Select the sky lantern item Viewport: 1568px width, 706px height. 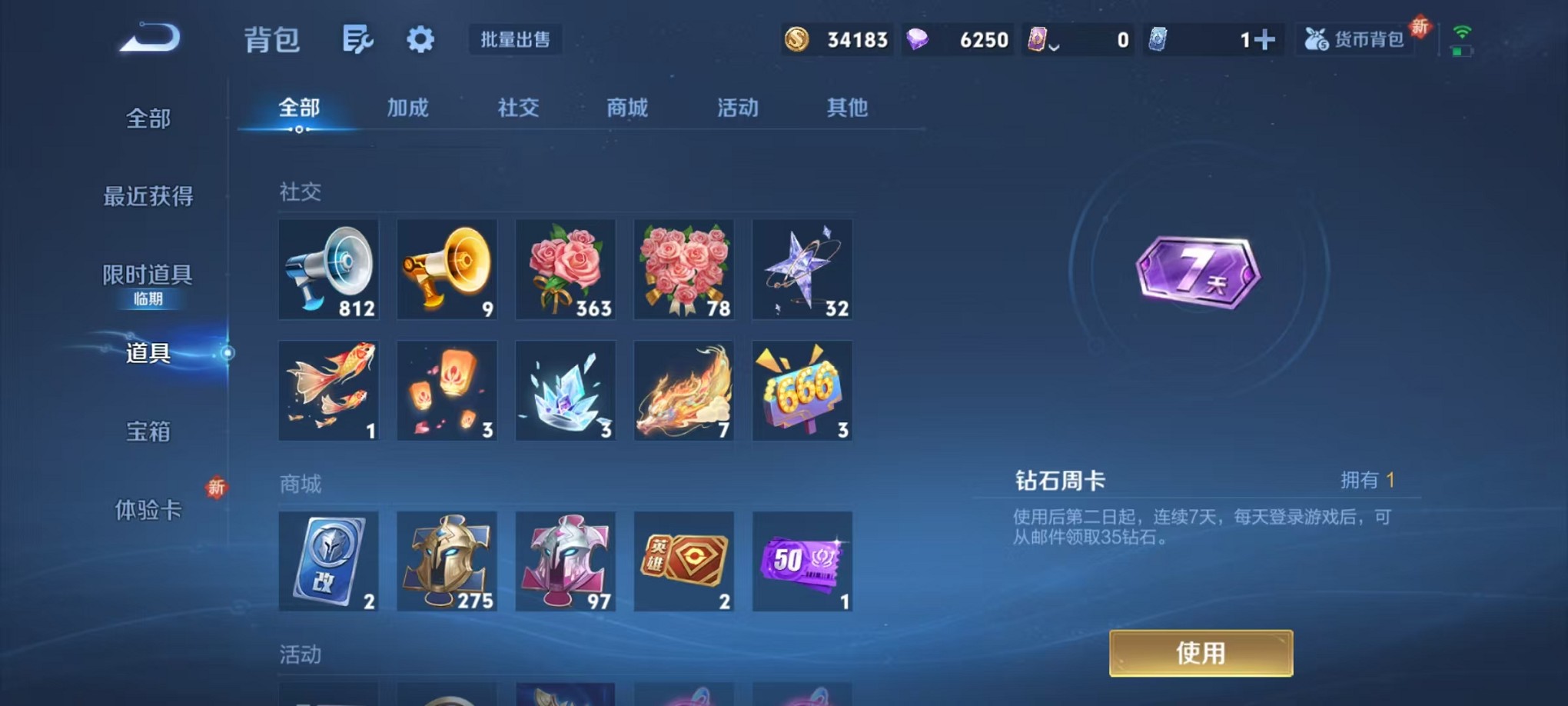(447, 390)
